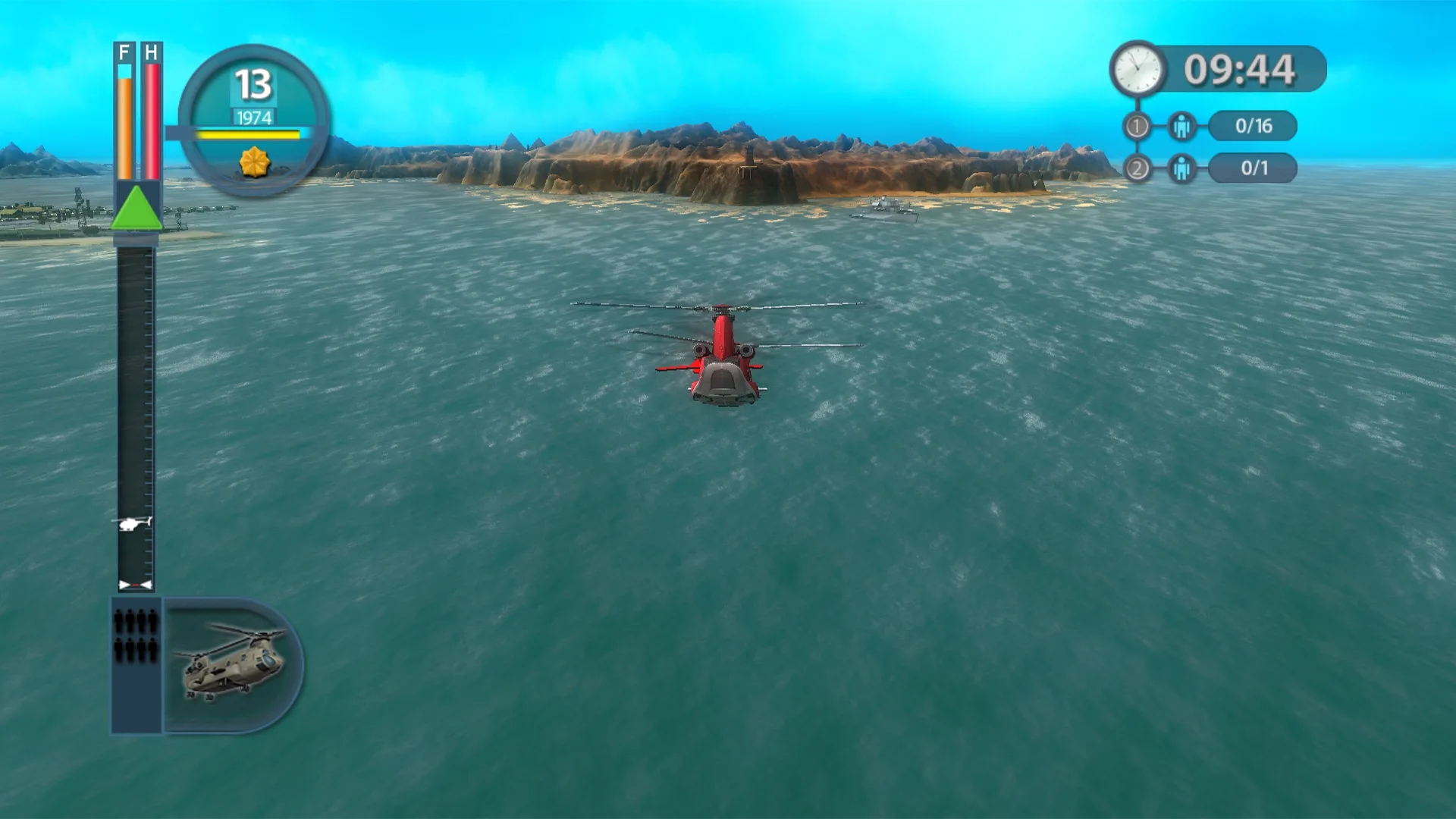Select objective number 1 circle
The image size is (1456, 819).
1139,127
